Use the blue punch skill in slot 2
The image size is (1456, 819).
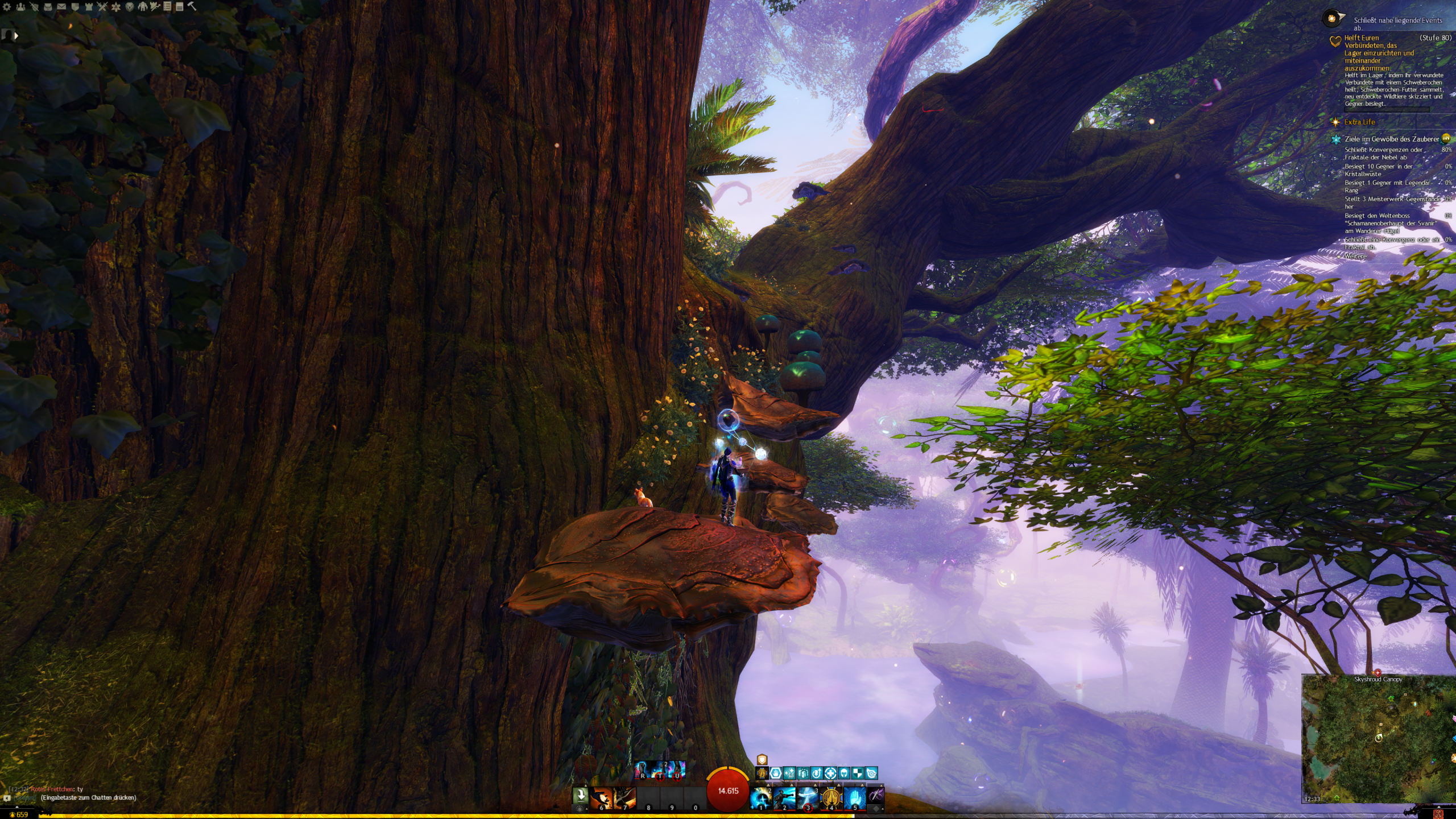784,798
